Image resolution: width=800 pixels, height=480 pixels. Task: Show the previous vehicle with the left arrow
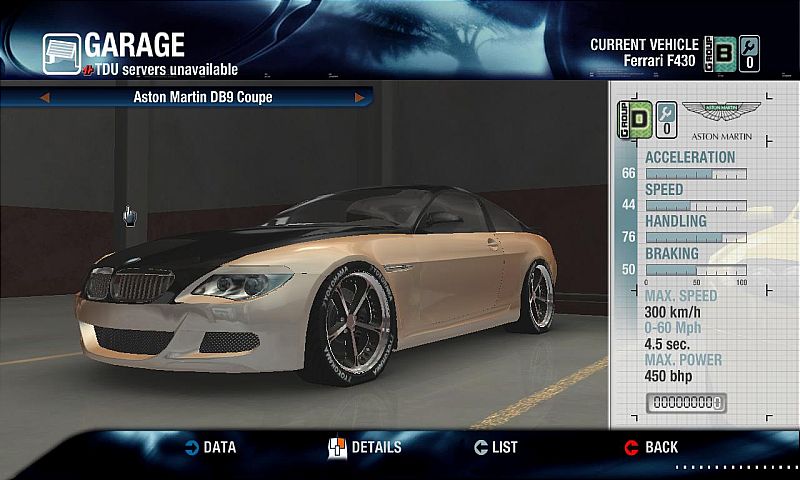[44, 98]
